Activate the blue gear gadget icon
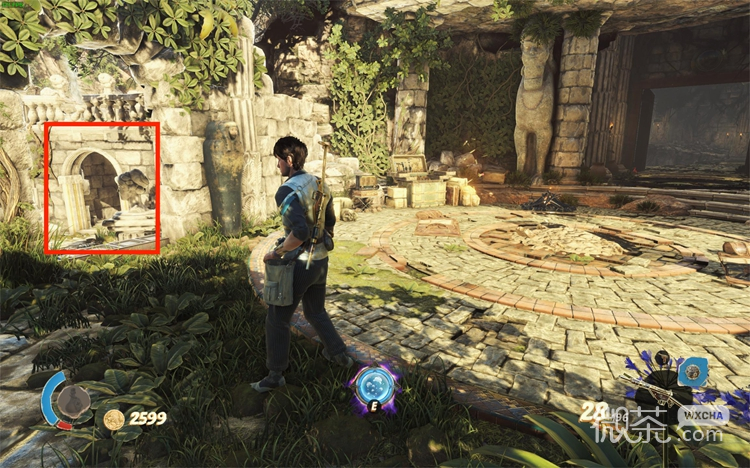Image resolution: width=750 pixels, height=468 pixels. (x=692, y=372)
